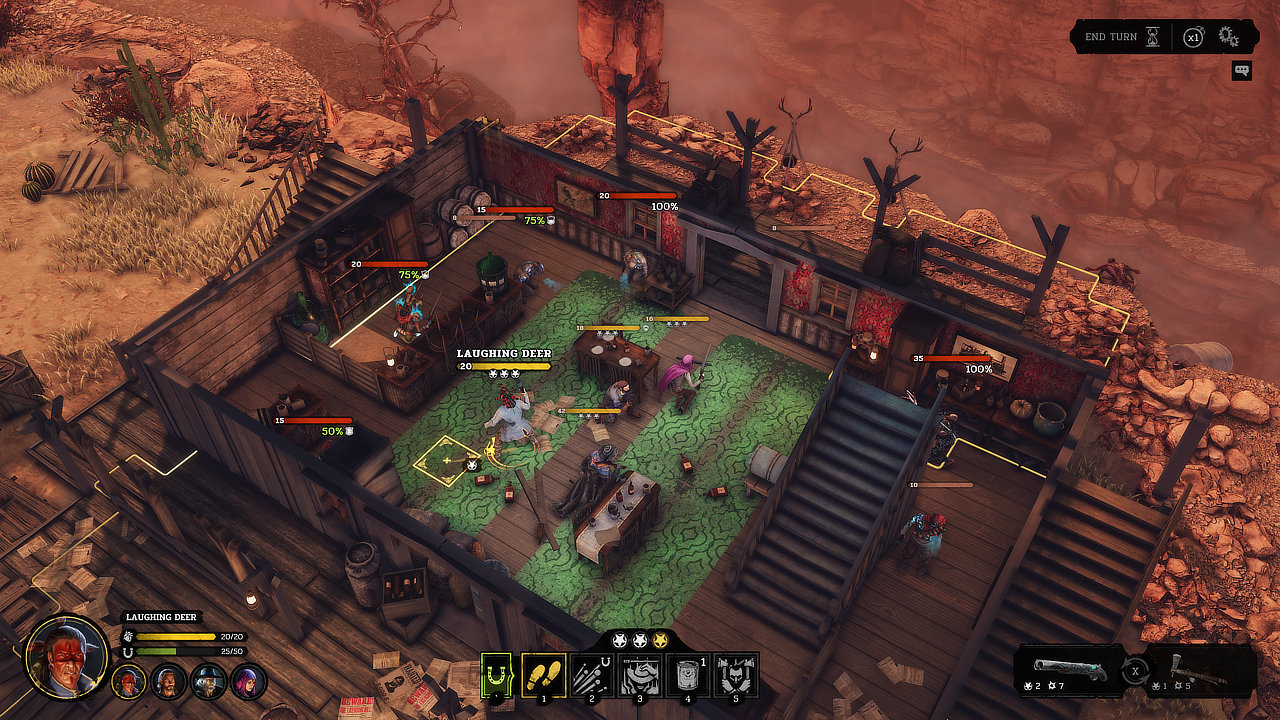Select the shotgun weapon slot

pyautogui.click(x=1070, y=670)
